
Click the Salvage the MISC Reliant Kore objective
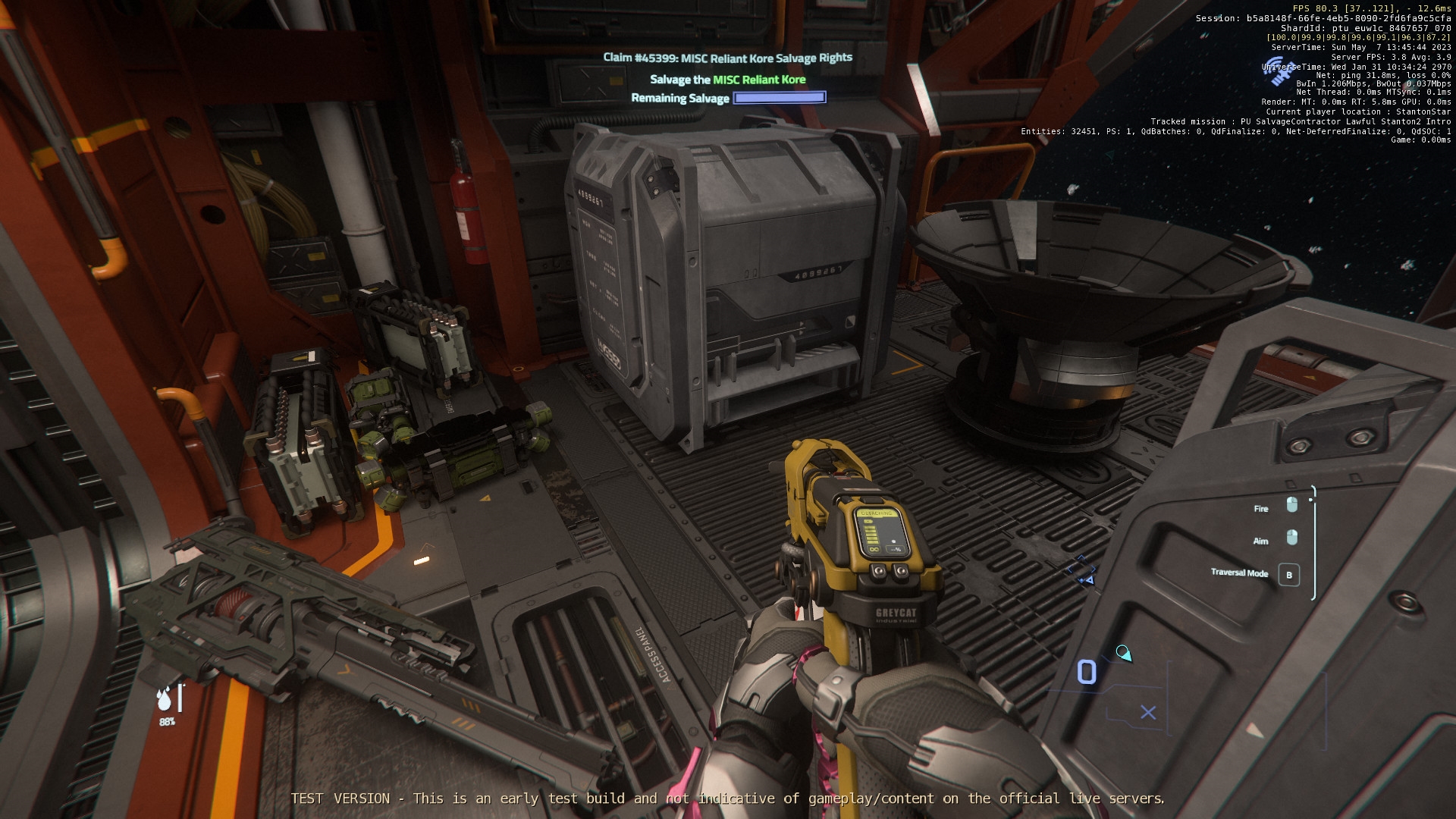pyautogui.click(x=727, y=80)
